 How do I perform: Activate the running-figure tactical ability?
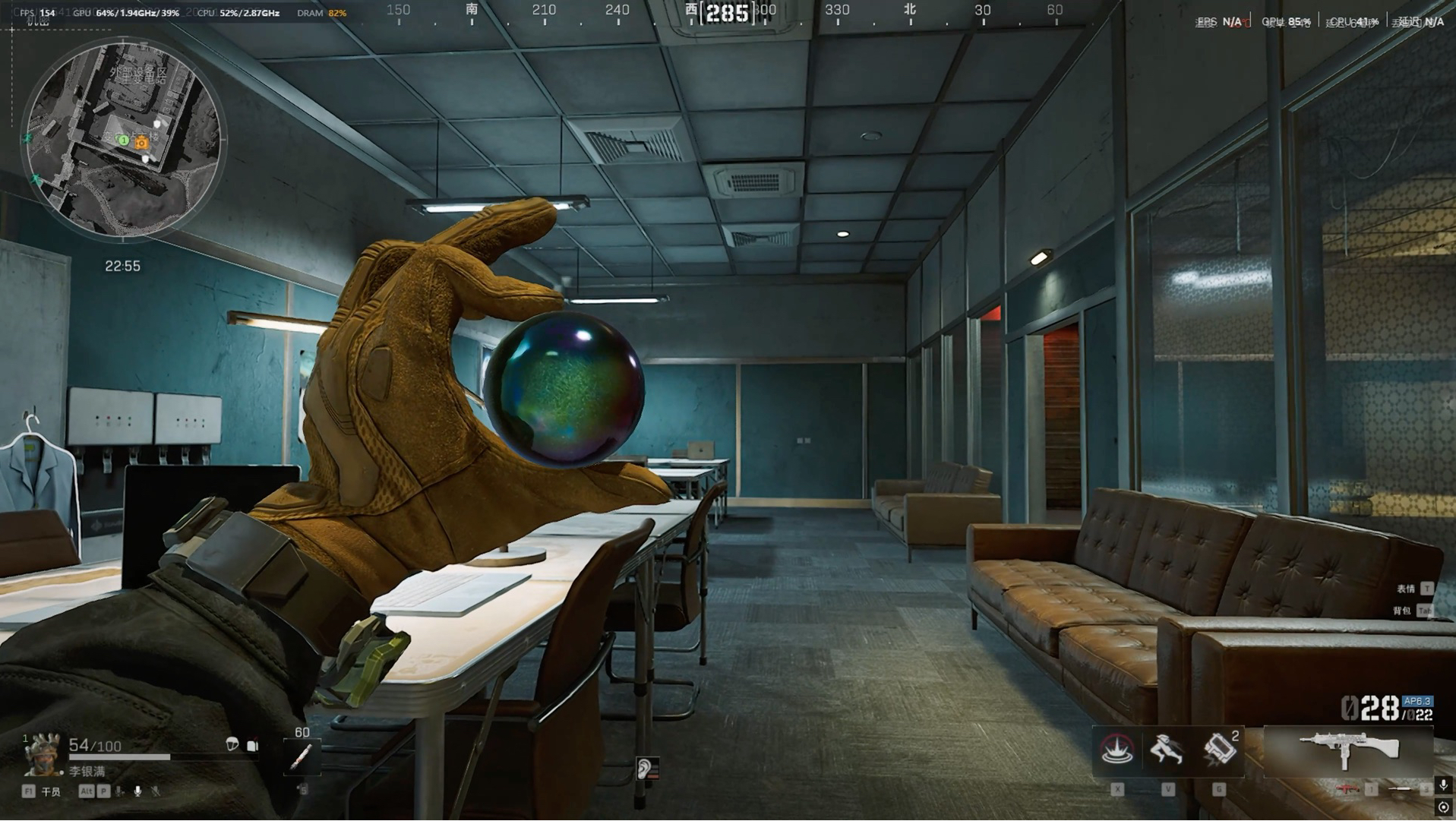1167,750
